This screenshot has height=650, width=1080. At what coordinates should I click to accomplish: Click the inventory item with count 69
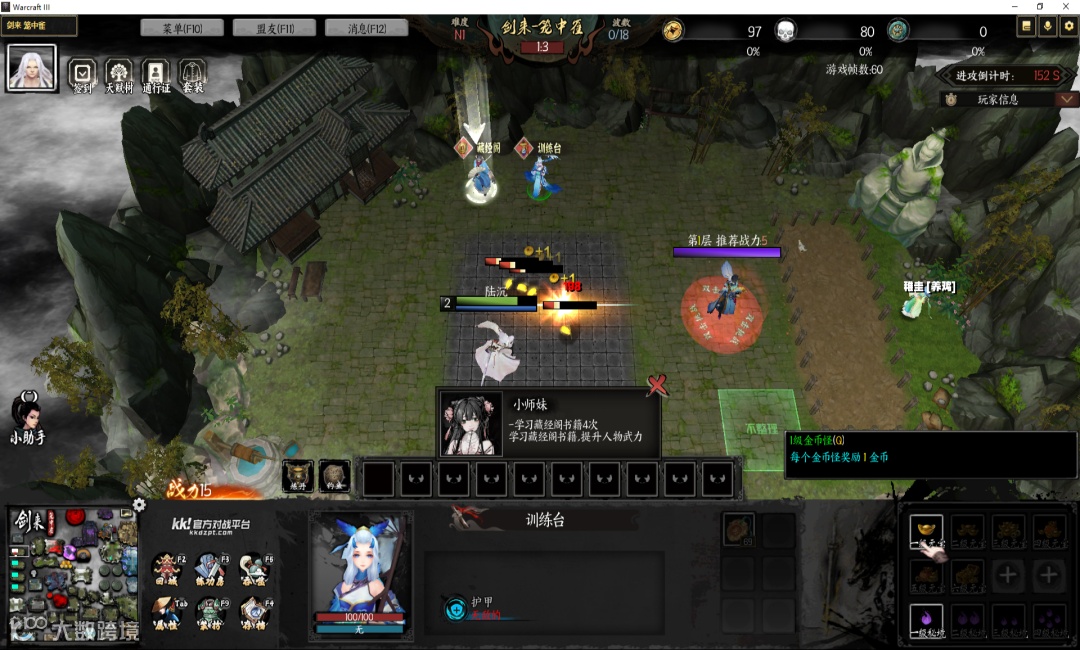pyautogui.click(x=739, y=528)
